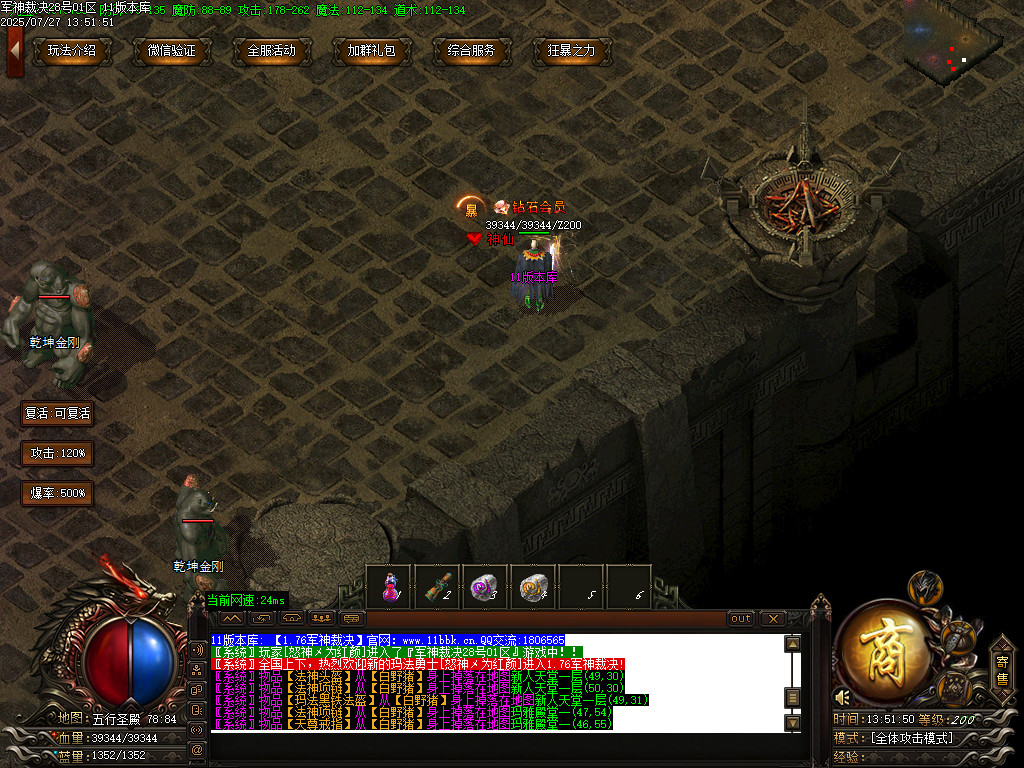The width and height of the screenshot is (1024, 768).
Task: Select the orange swirl stone in slot 4
Action: click(x=534, y=587)
